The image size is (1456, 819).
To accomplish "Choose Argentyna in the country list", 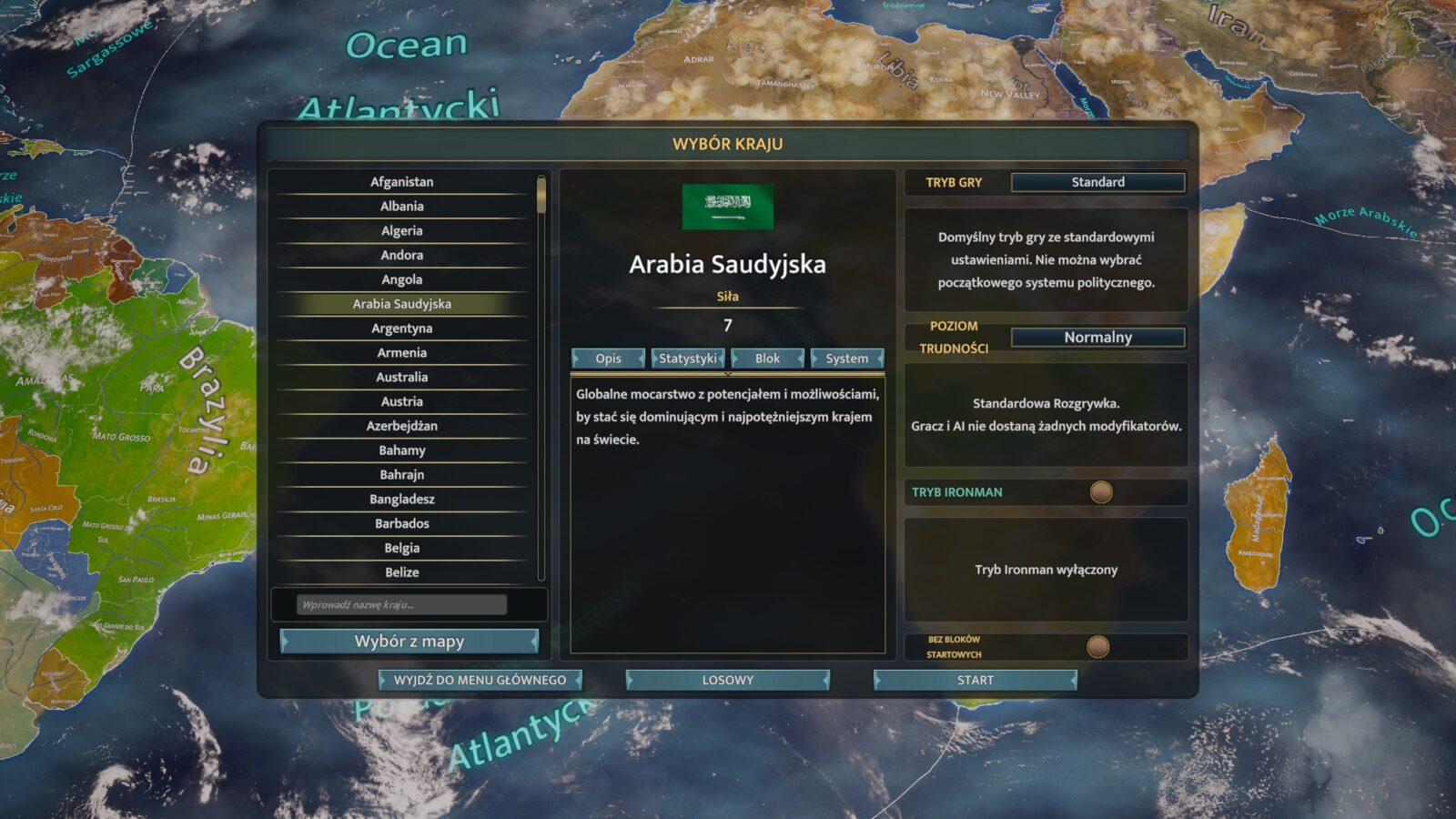I will pyautogui.click(x=401, y=329).
